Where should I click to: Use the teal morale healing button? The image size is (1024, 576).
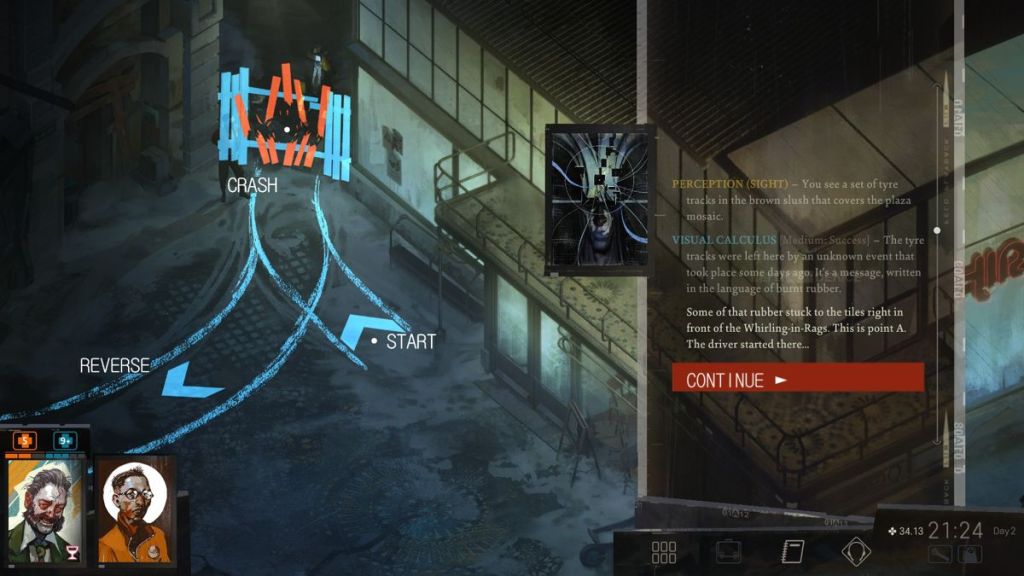[65, 440]
